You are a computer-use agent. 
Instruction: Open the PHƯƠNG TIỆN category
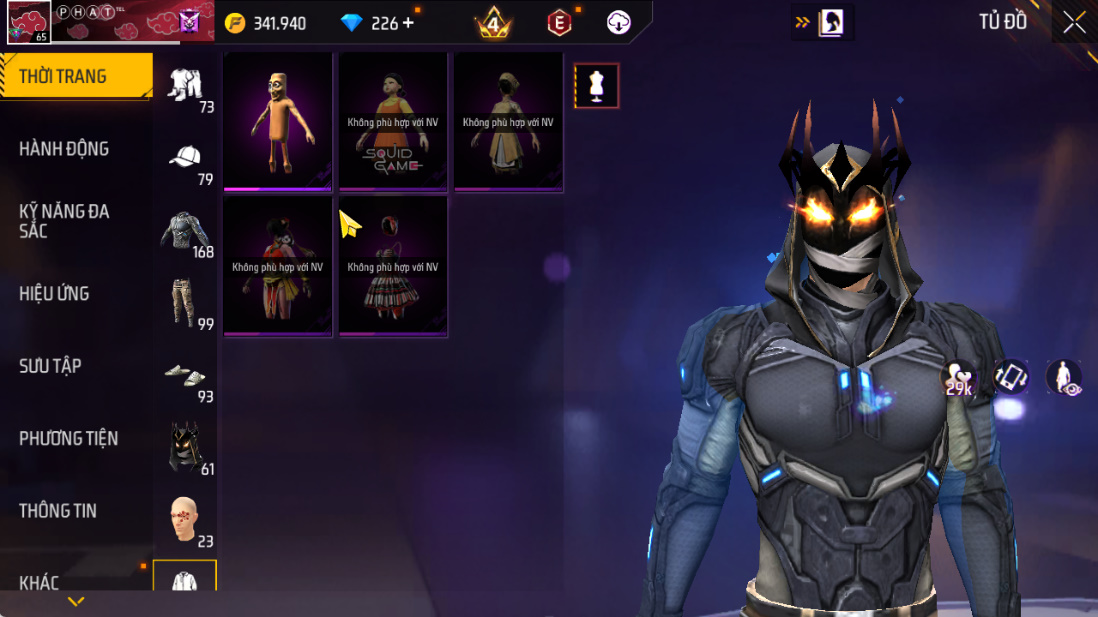(68, 438)
